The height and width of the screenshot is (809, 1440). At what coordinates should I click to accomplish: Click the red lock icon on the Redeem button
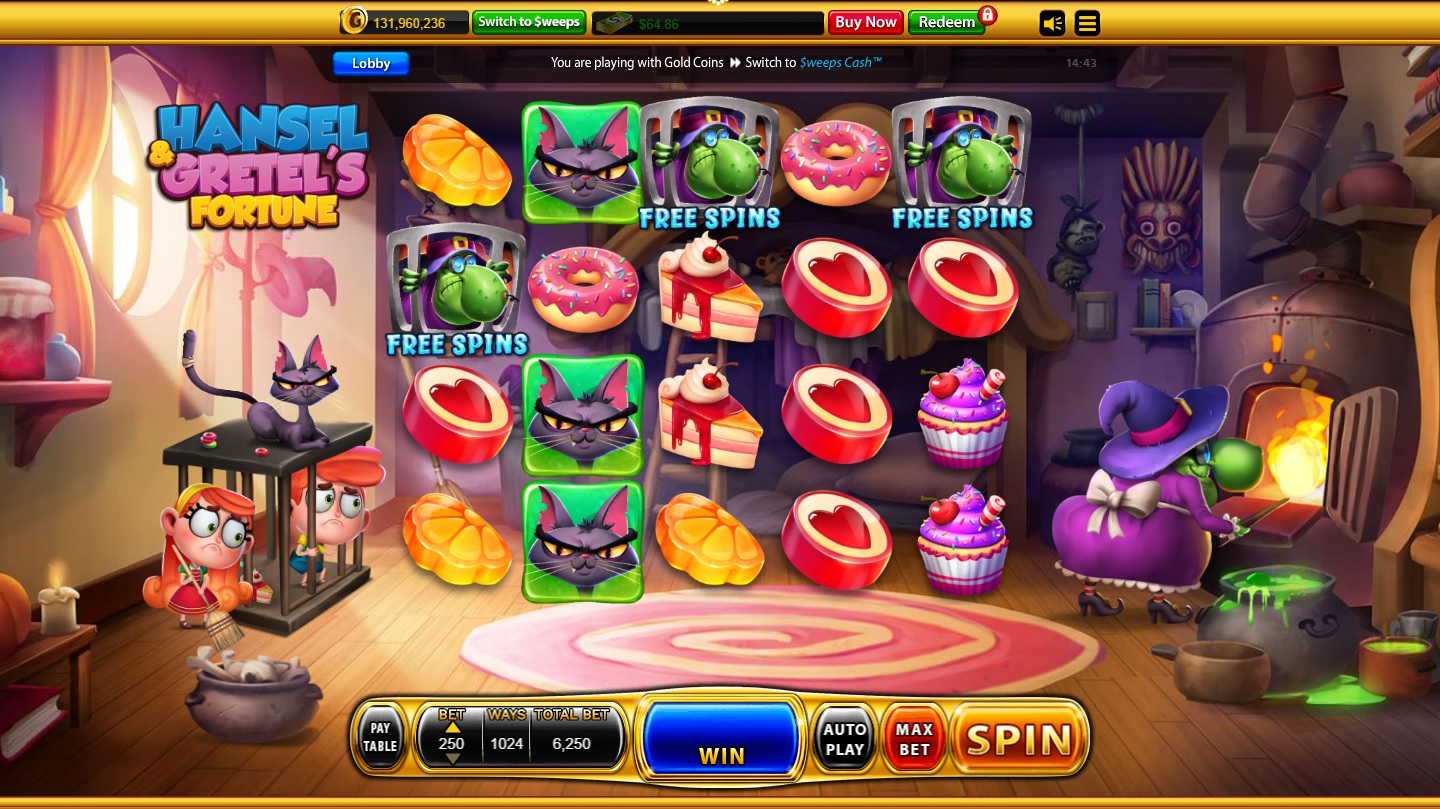988,17
